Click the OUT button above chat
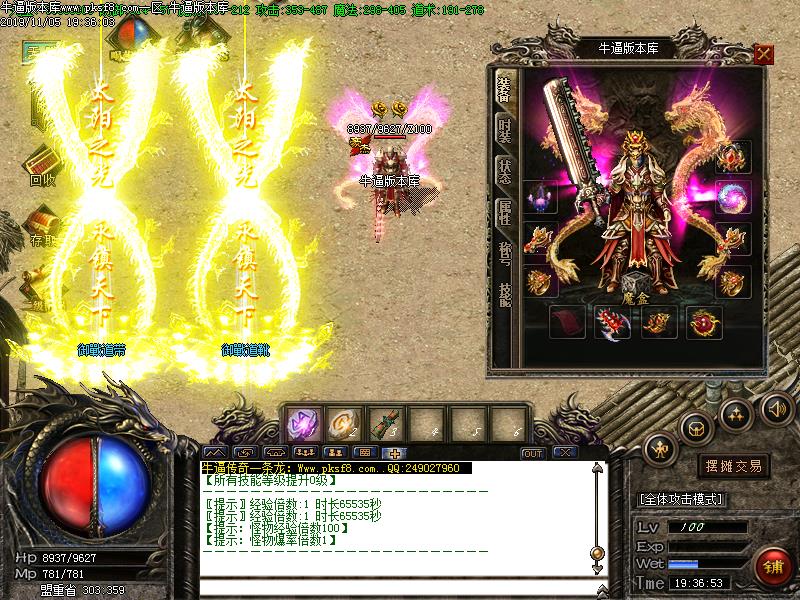This screenshot has height=600, width=800. 533,453
